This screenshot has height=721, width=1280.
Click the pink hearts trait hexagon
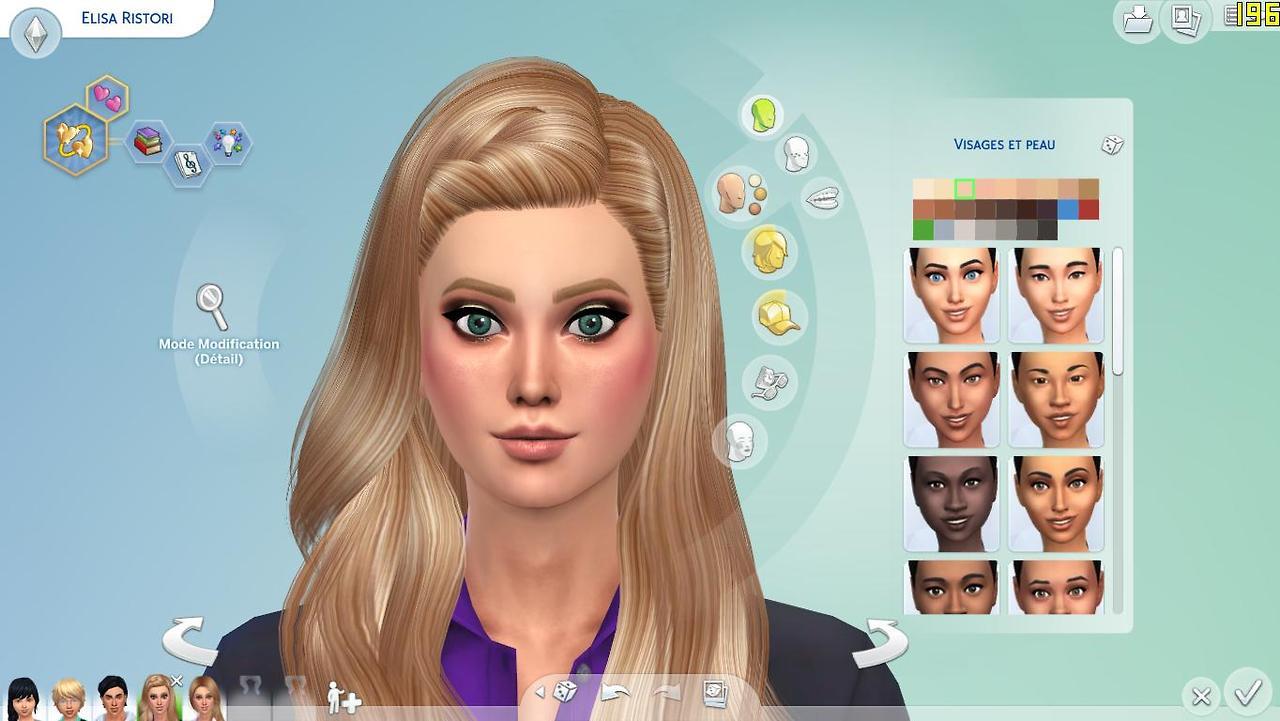(x=107, y=98)
